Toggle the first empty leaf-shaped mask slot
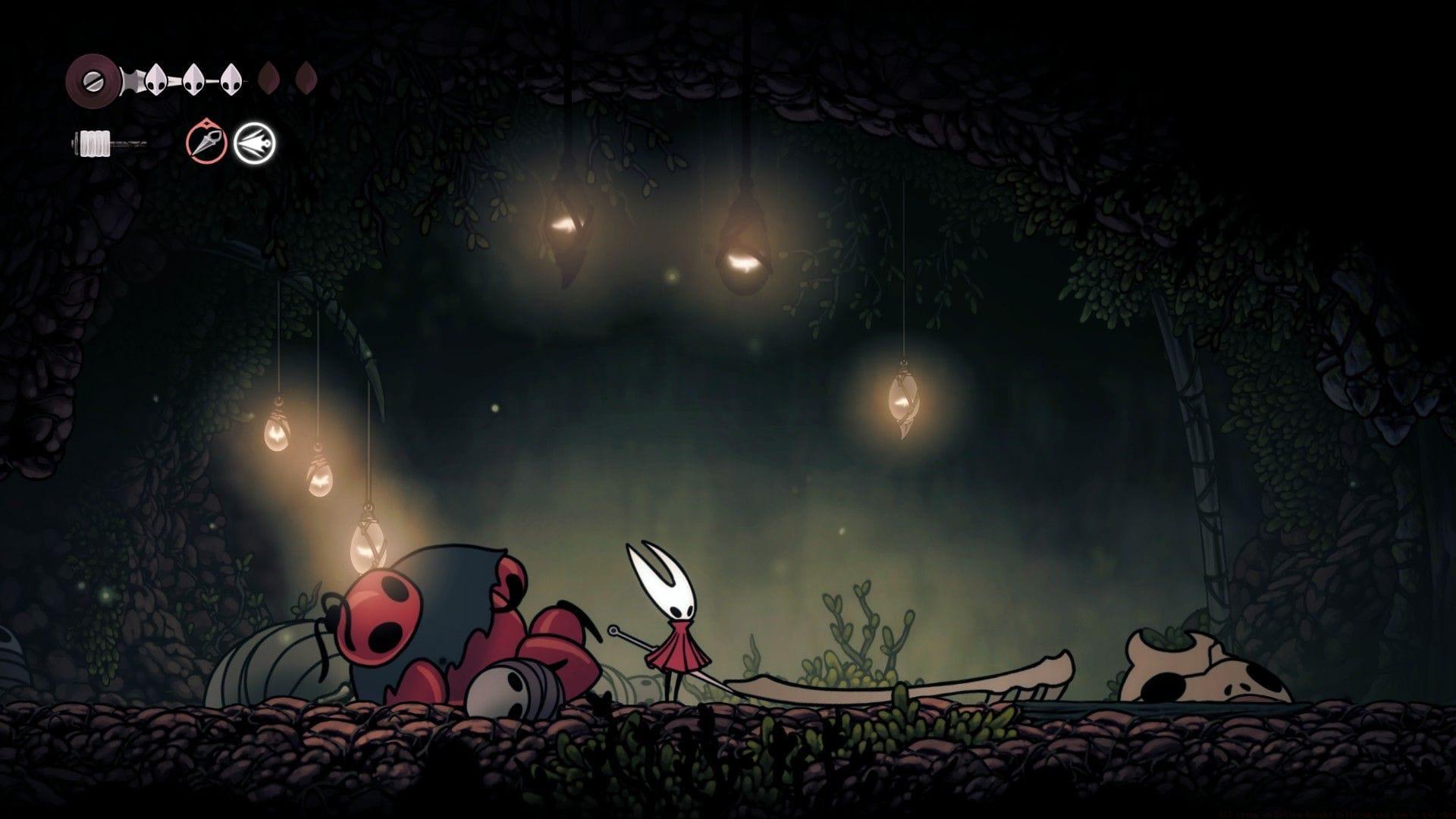Viewport: 1456px width, 819px height. (269, 77)
